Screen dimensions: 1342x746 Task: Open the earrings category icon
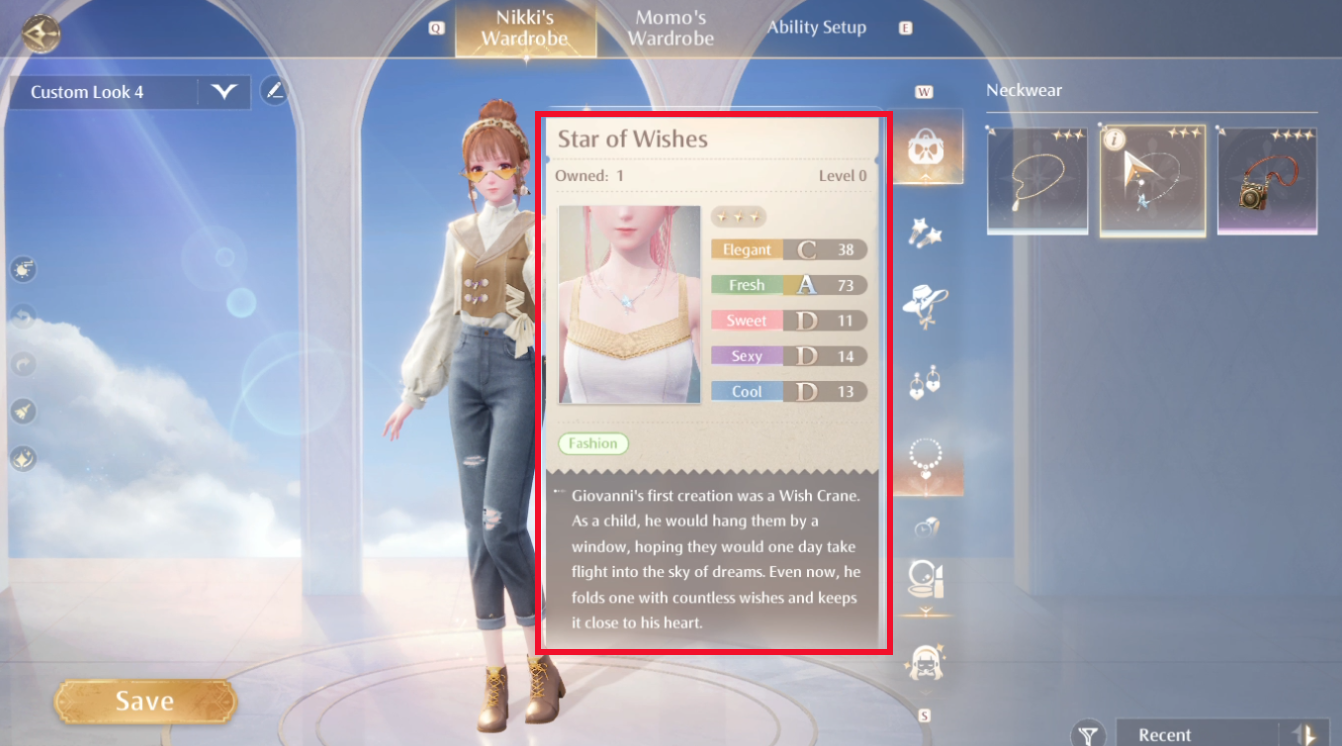(928, 385)
